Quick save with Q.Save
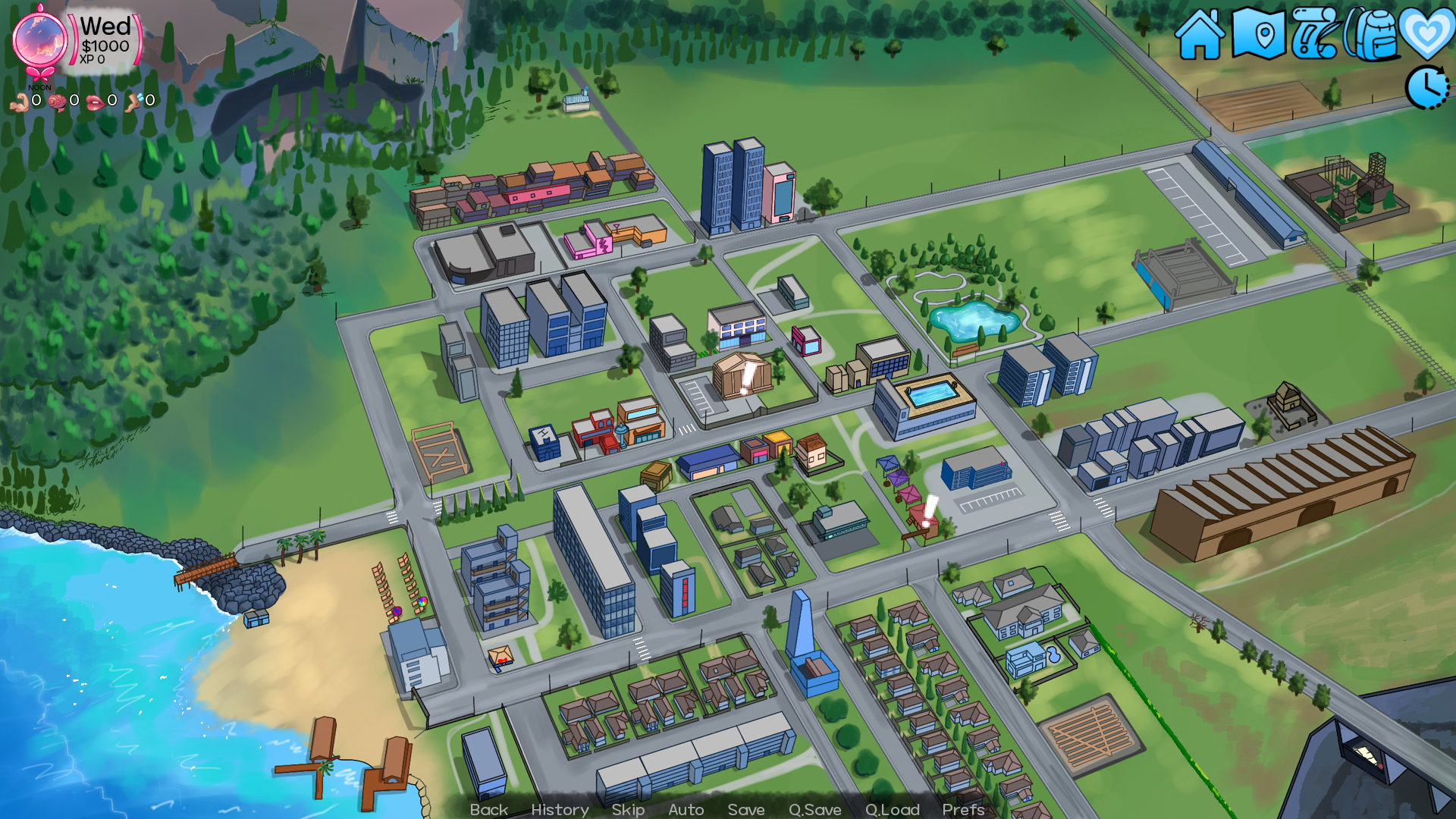The image size is (1456, 819). pyautogui.click(x=814, y=809)
